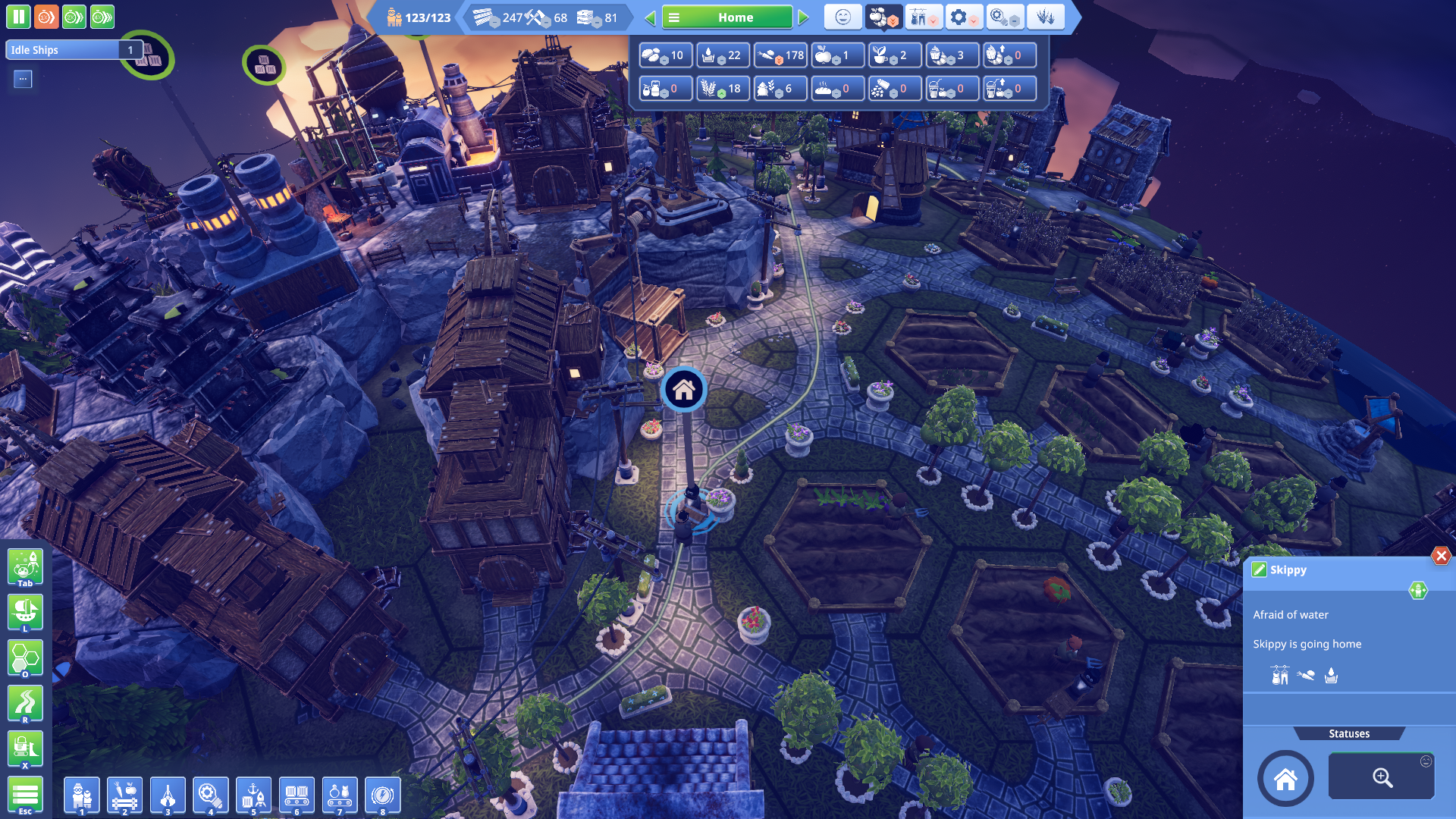Select the roads tool (R)
Screen dimensions: 1456x819
tap(26, 704)
